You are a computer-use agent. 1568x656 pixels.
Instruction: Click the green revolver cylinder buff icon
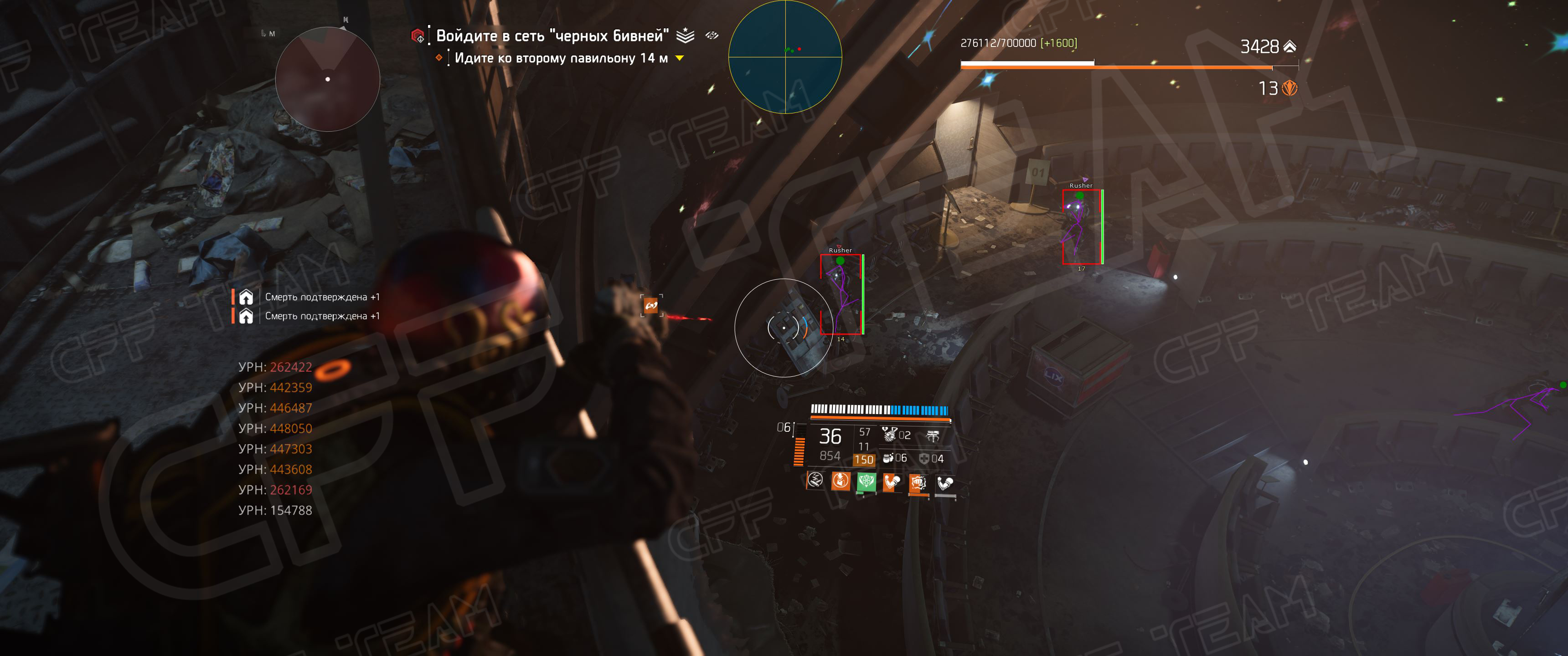(866, 482)
